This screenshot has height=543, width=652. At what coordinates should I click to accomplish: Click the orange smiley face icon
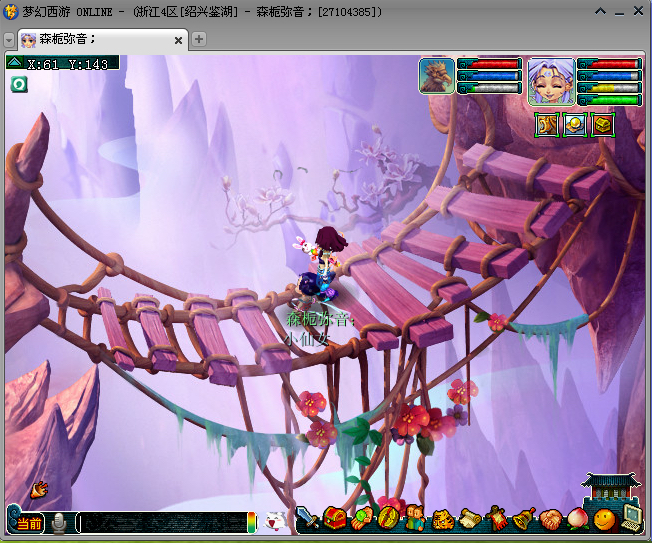tap(604, 520)
